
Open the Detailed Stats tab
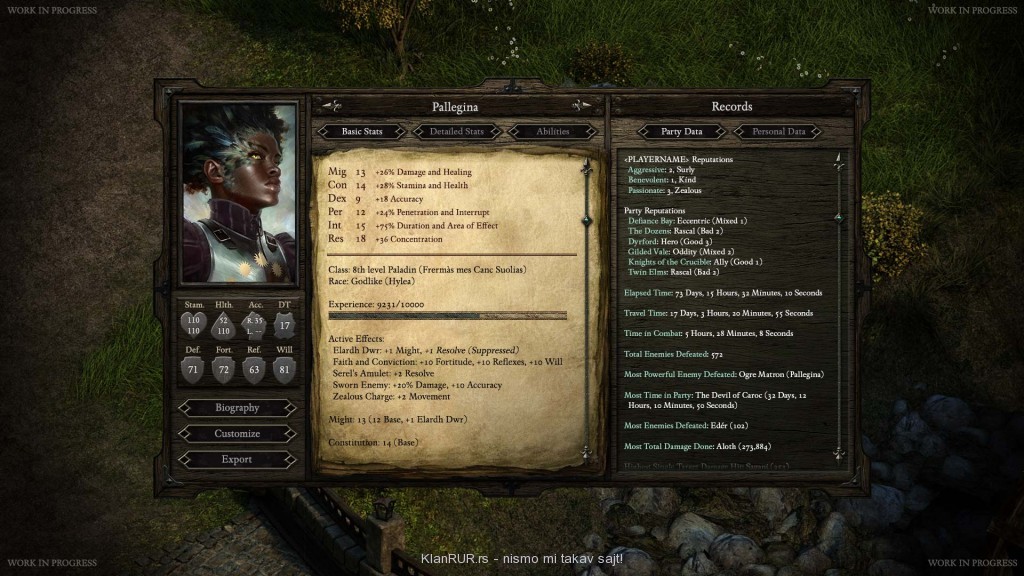457,131
